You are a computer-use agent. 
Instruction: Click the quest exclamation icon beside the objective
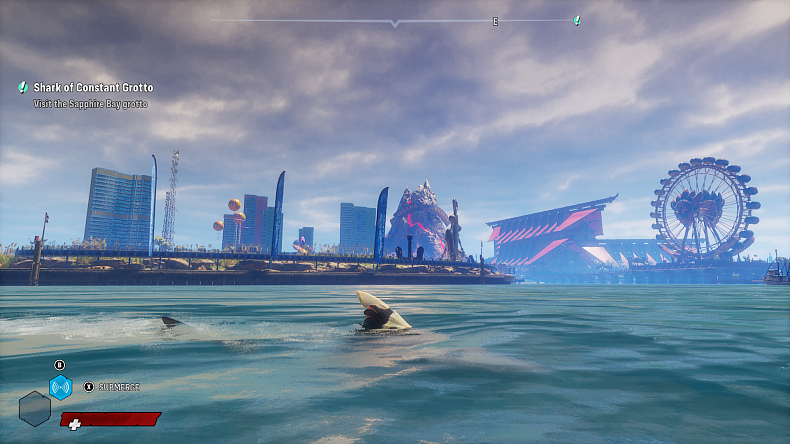click(x=23, y=88)
